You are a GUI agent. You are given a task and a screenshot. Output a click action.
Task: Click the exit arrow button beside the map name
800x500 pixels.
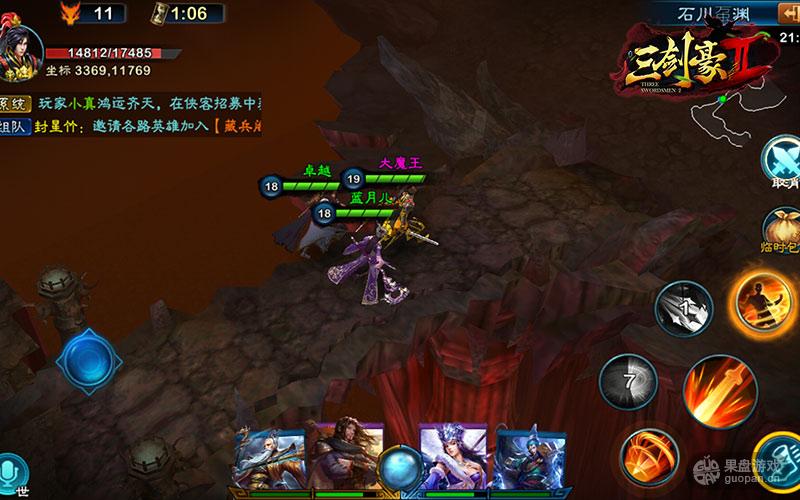pyautogui.click(x=785, y=13)
